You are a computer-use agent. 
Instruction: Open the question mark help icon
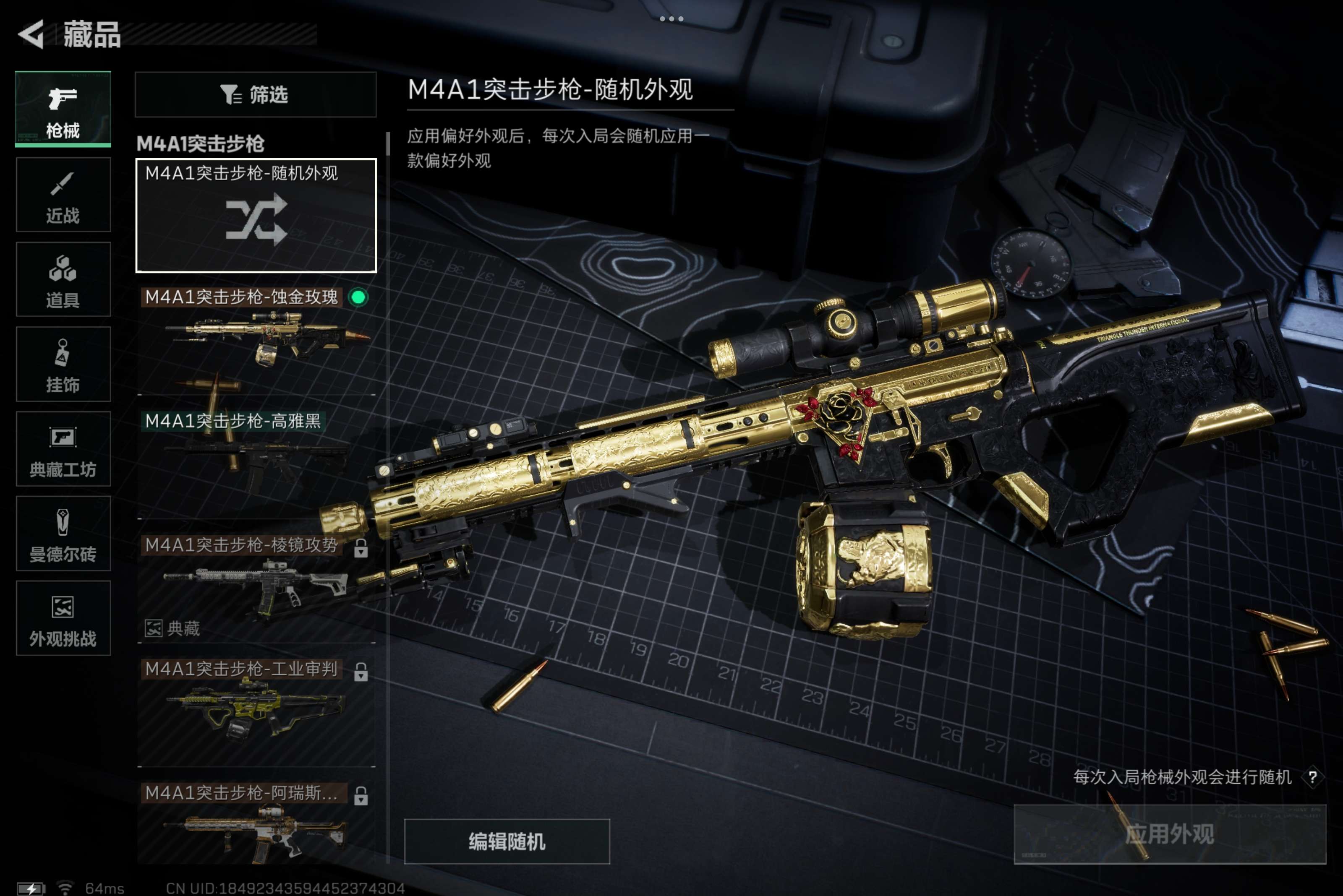(1313, 777)
